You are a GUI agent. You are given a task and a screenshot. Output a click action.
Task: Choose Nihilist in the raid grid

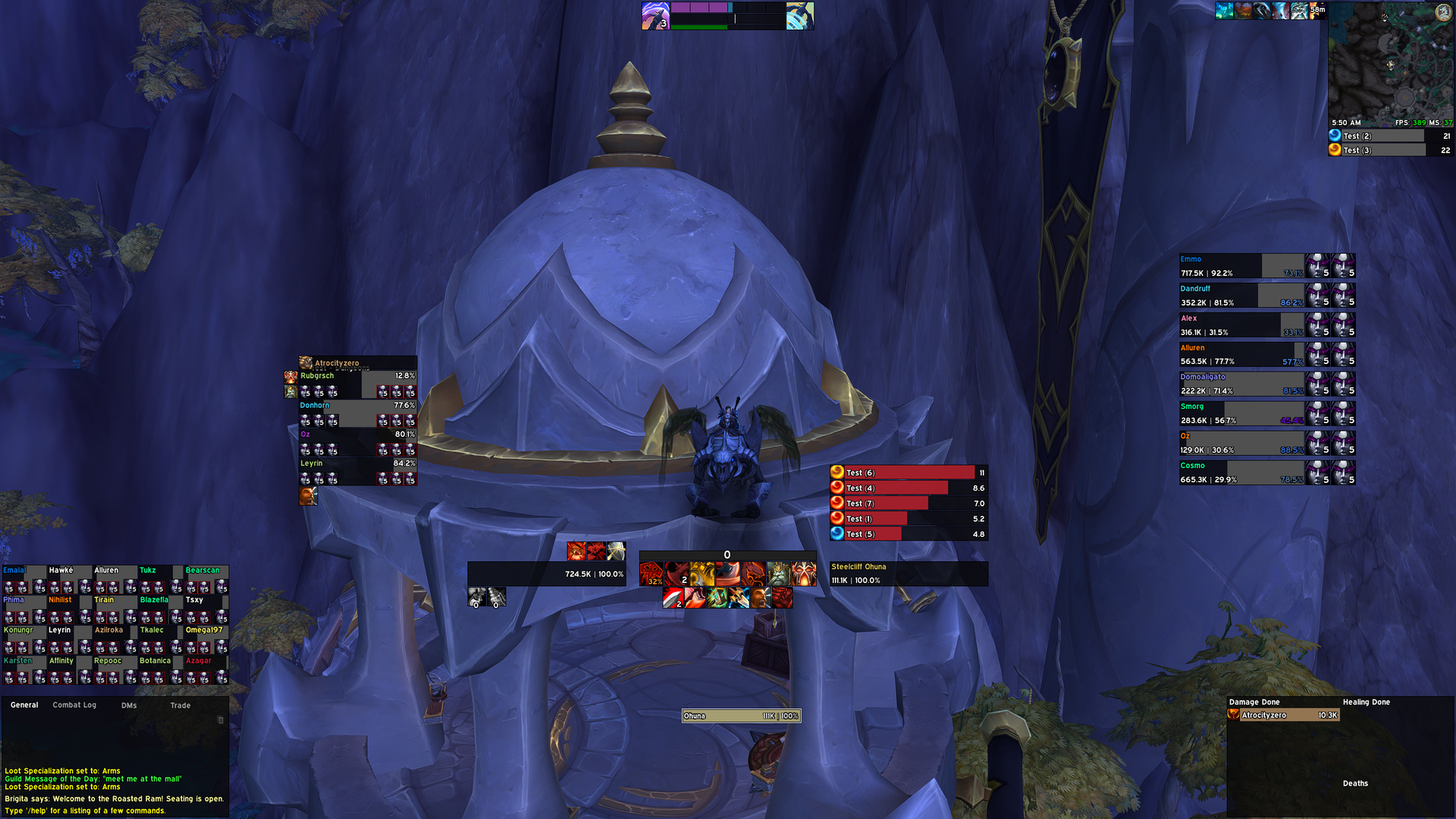pos(68,609)
